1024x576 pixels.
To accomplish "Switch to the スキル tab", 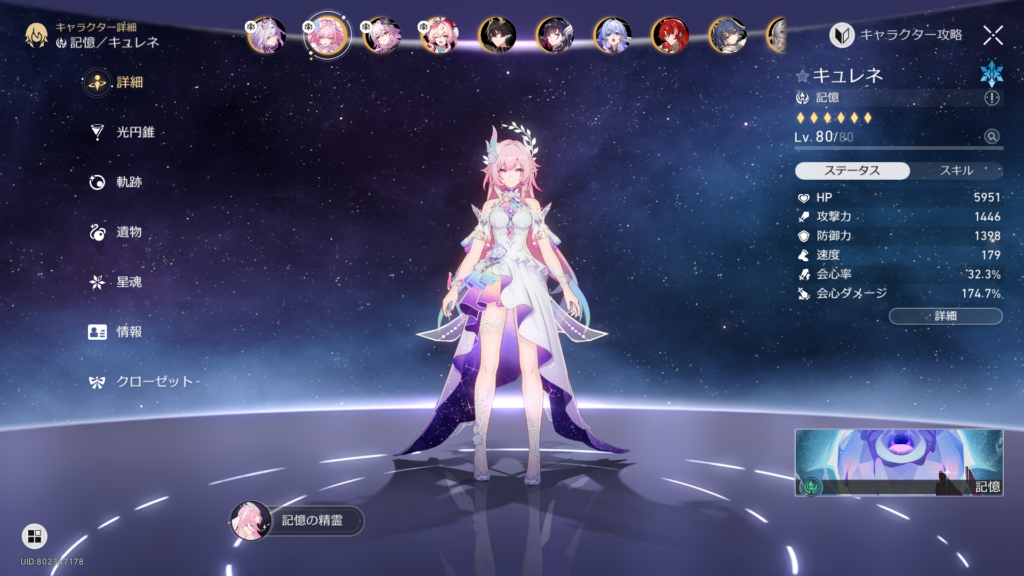I will click(x=956, y=170).
